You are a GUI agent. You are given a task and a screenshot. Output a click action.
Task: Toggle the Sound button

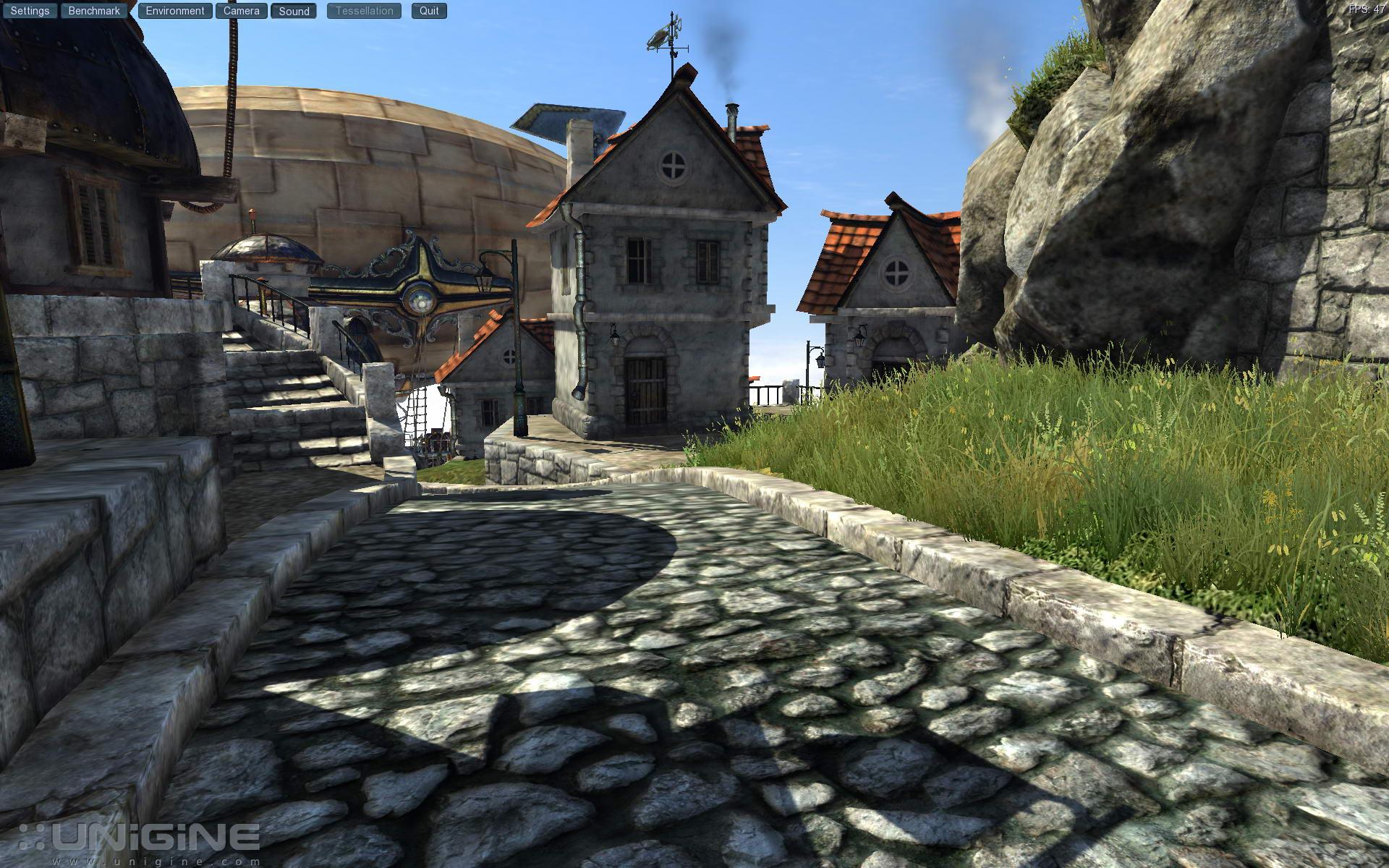point(294,11)
